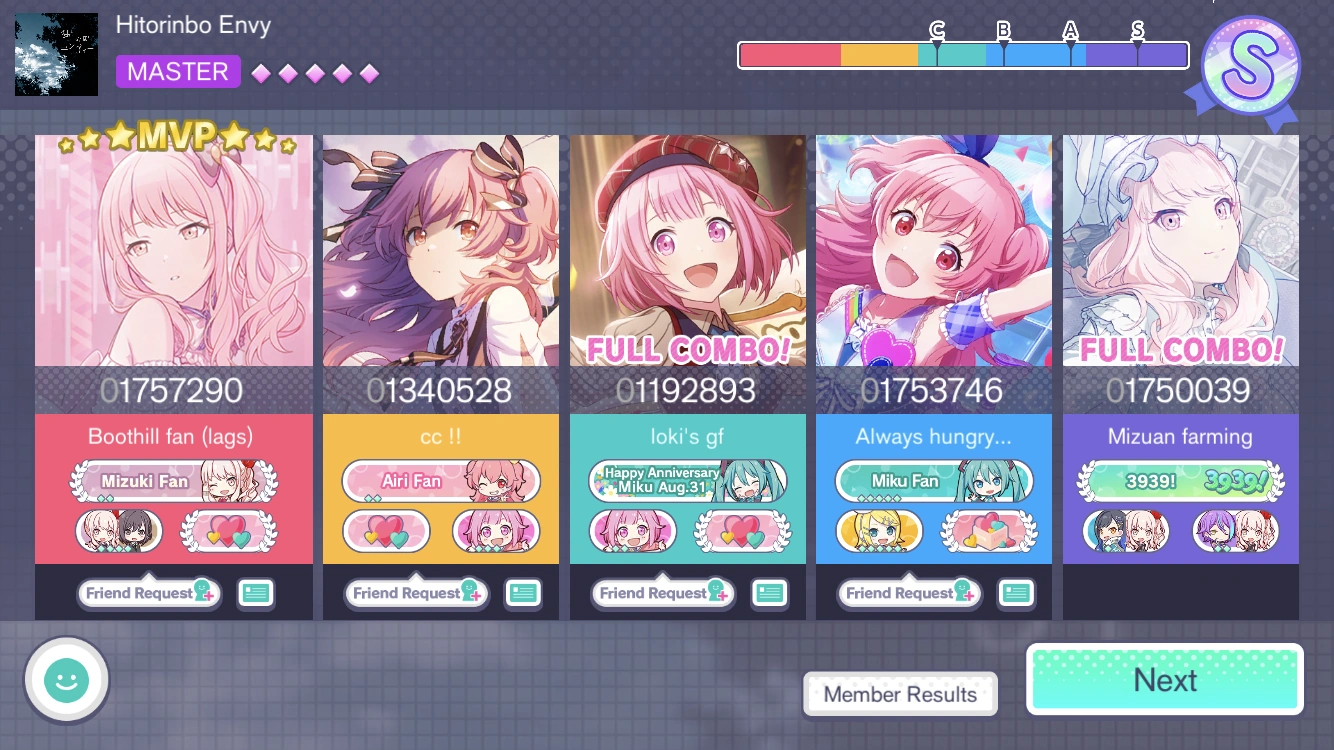Image resolution: width=1334 pixels, height=750 pixels.
Task: Click the profile card icon under loki's gf
Action: coord(770,593)
